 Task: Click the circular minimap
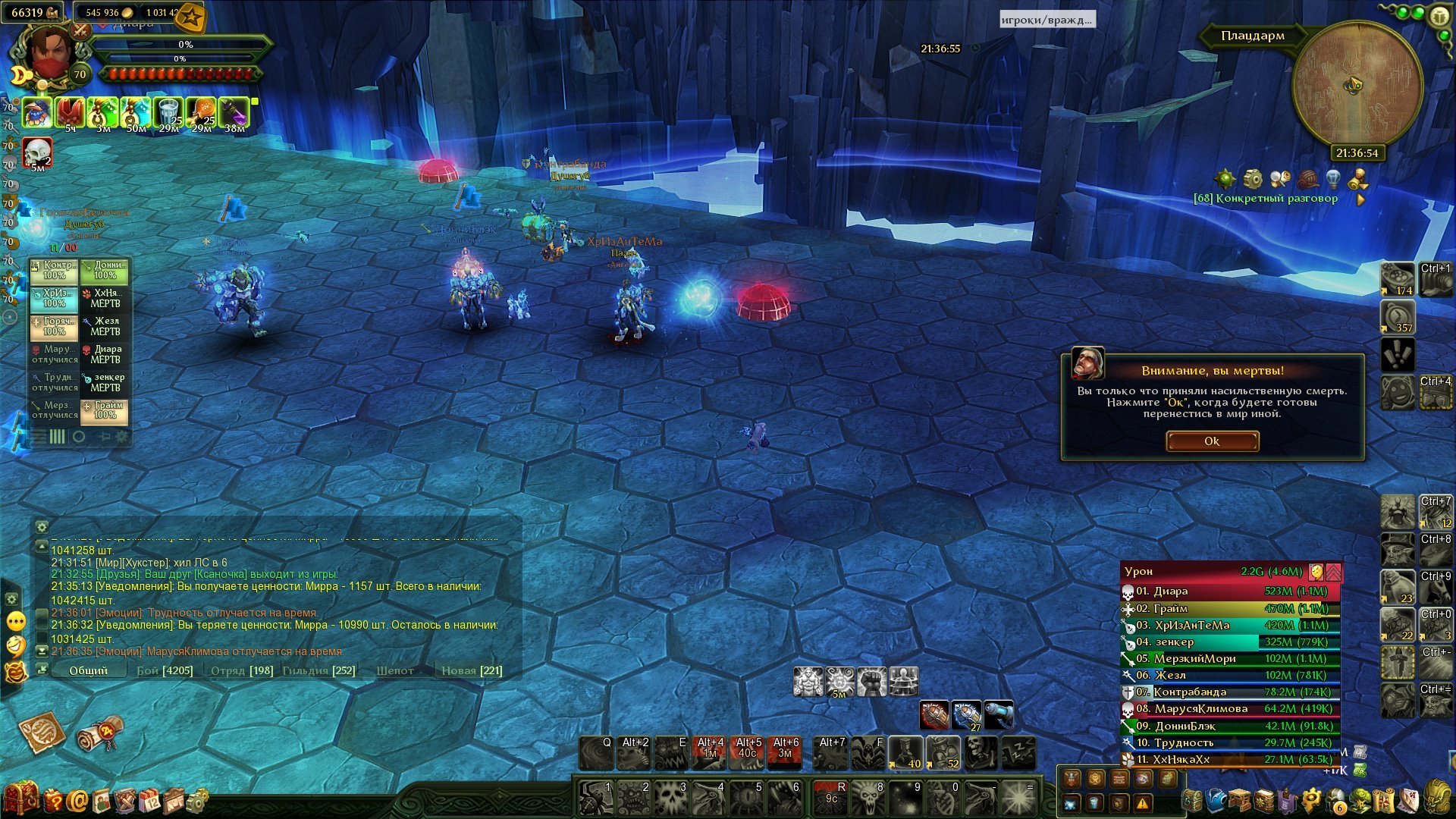pos(1357,85)
